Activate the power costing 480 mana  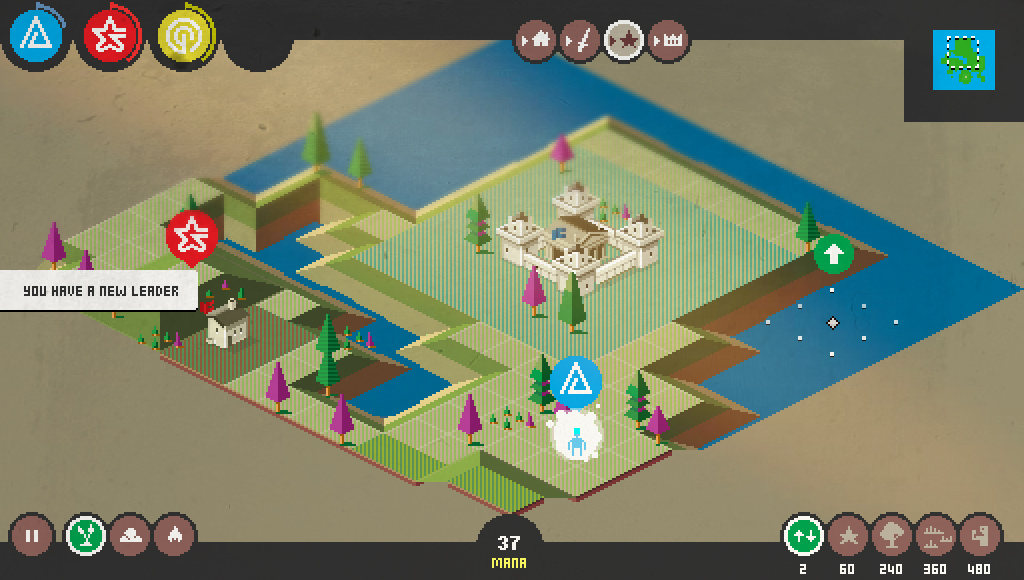tap(979, 536)
